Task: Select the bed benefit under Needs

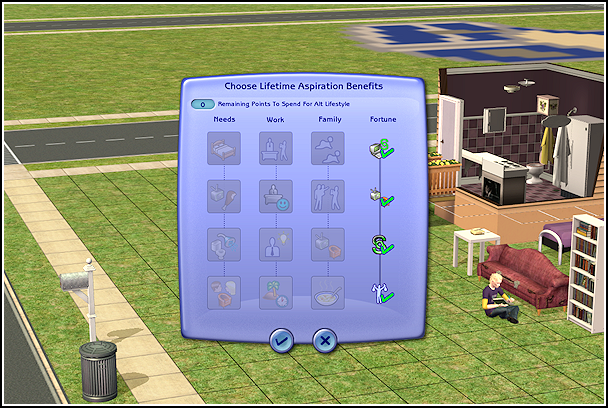Action: (x=223, y=149)
